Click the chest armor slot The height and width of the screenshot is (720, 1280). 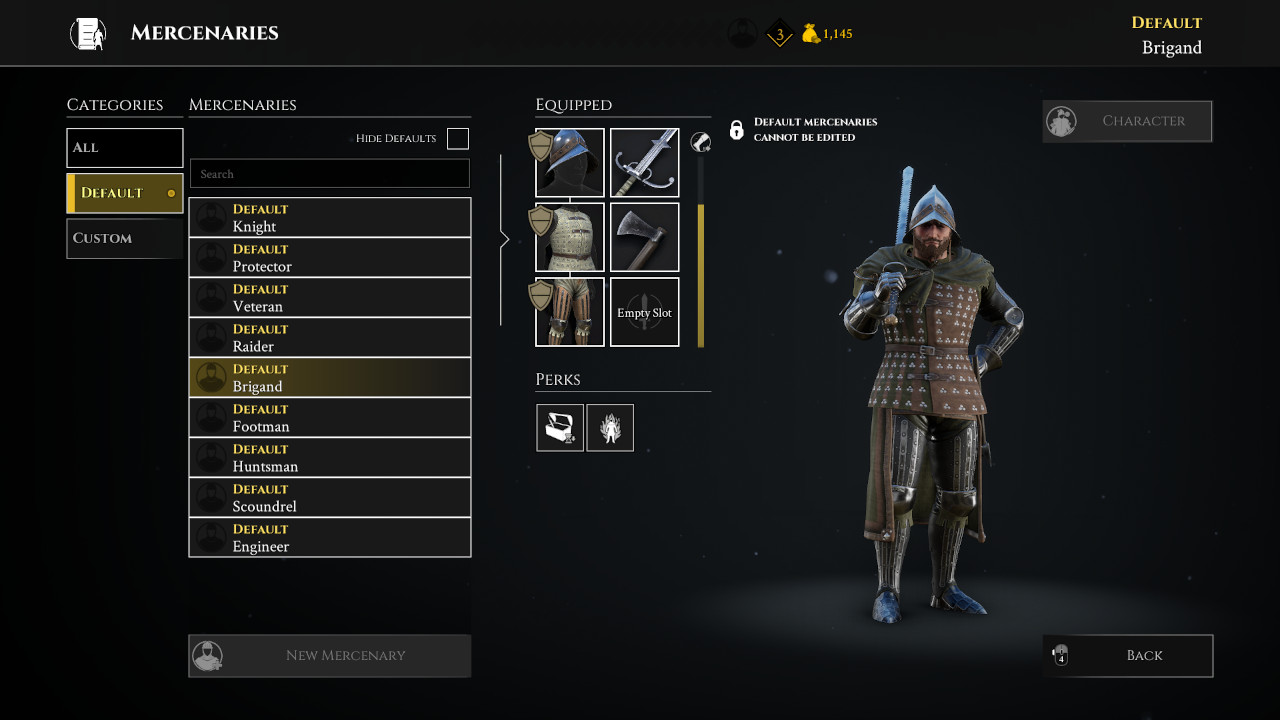[569, 237]
